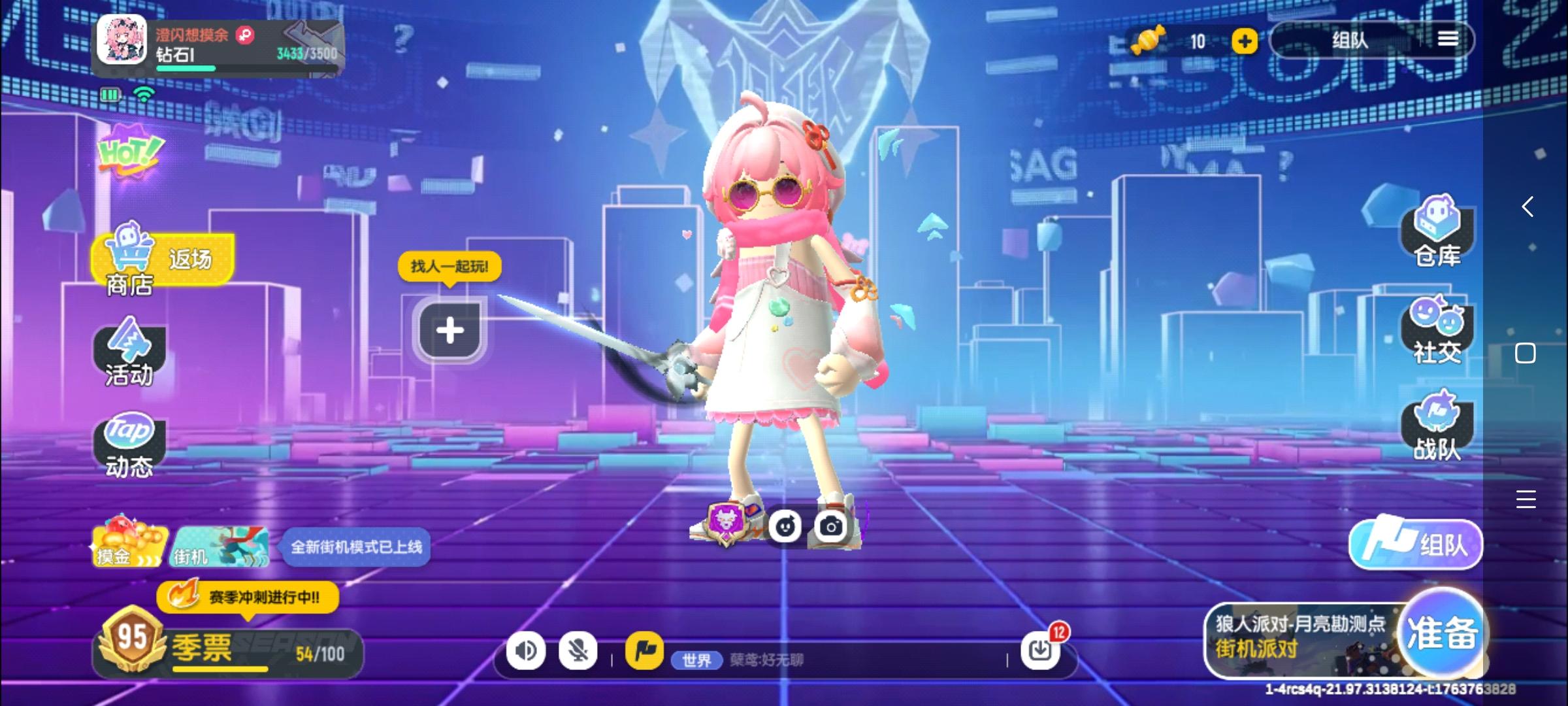Expand 找人一起玩 with the plus button
1568x706 pixels.
449,330
